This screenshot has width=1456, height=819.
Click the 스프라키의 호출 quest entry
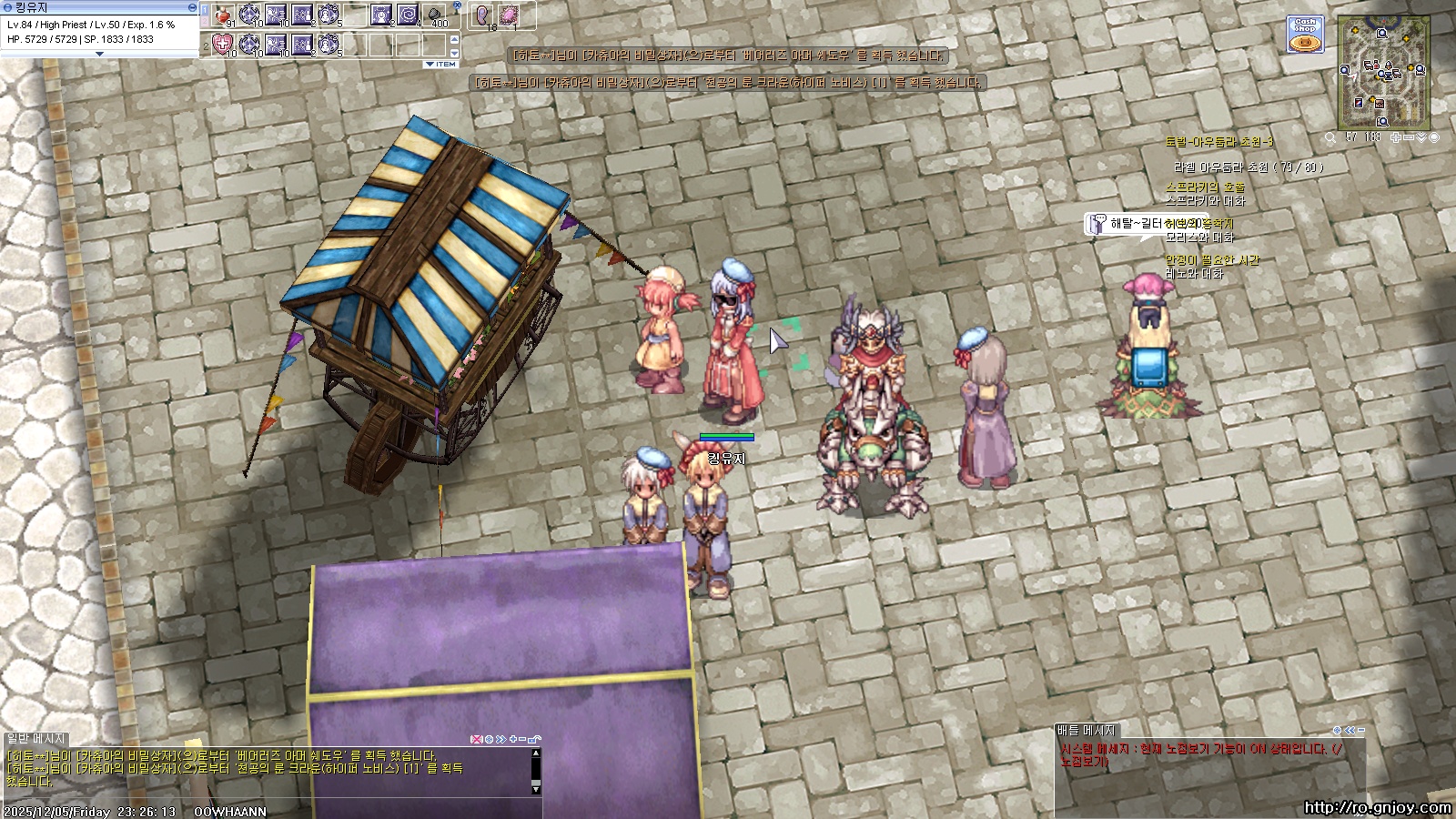point(1205,187)
